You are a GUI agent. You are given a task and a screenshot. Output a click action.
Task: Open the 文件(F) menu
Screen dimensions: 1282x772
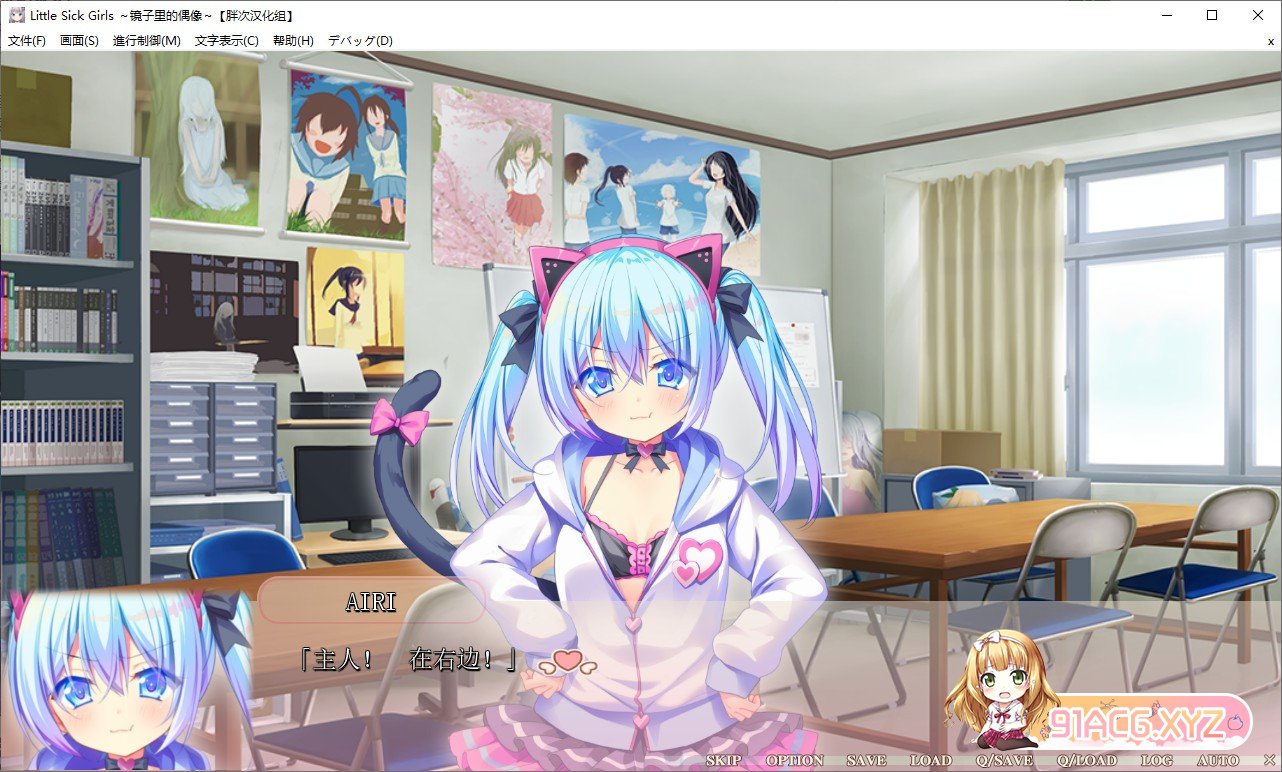click(25, 41)
